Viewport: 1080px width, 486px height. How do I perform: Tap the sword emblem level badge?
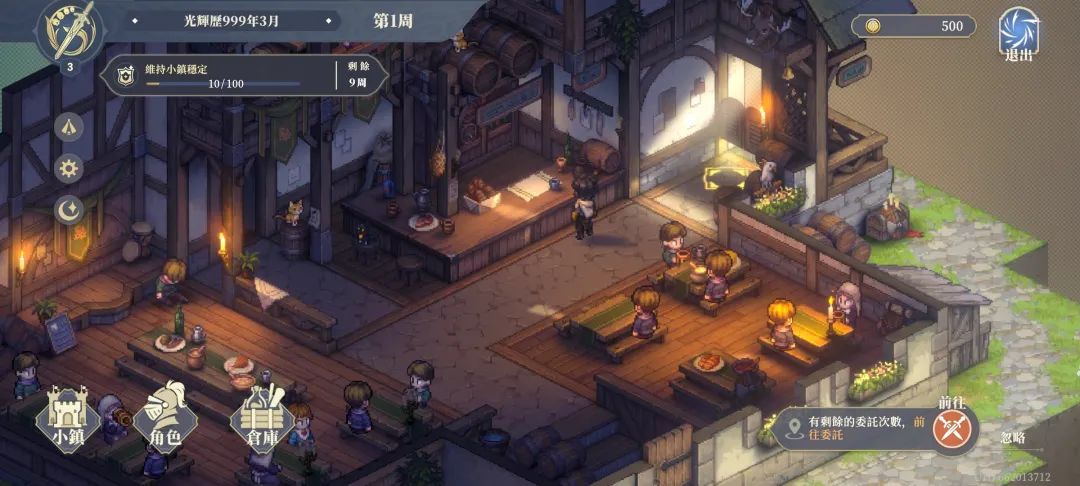70,32
